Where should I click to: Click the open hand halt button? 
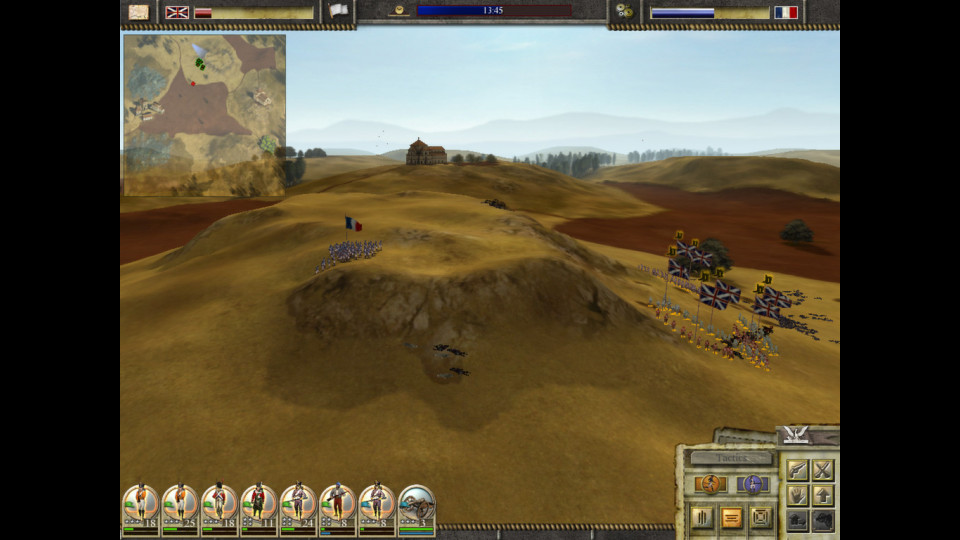coord(797,495)
